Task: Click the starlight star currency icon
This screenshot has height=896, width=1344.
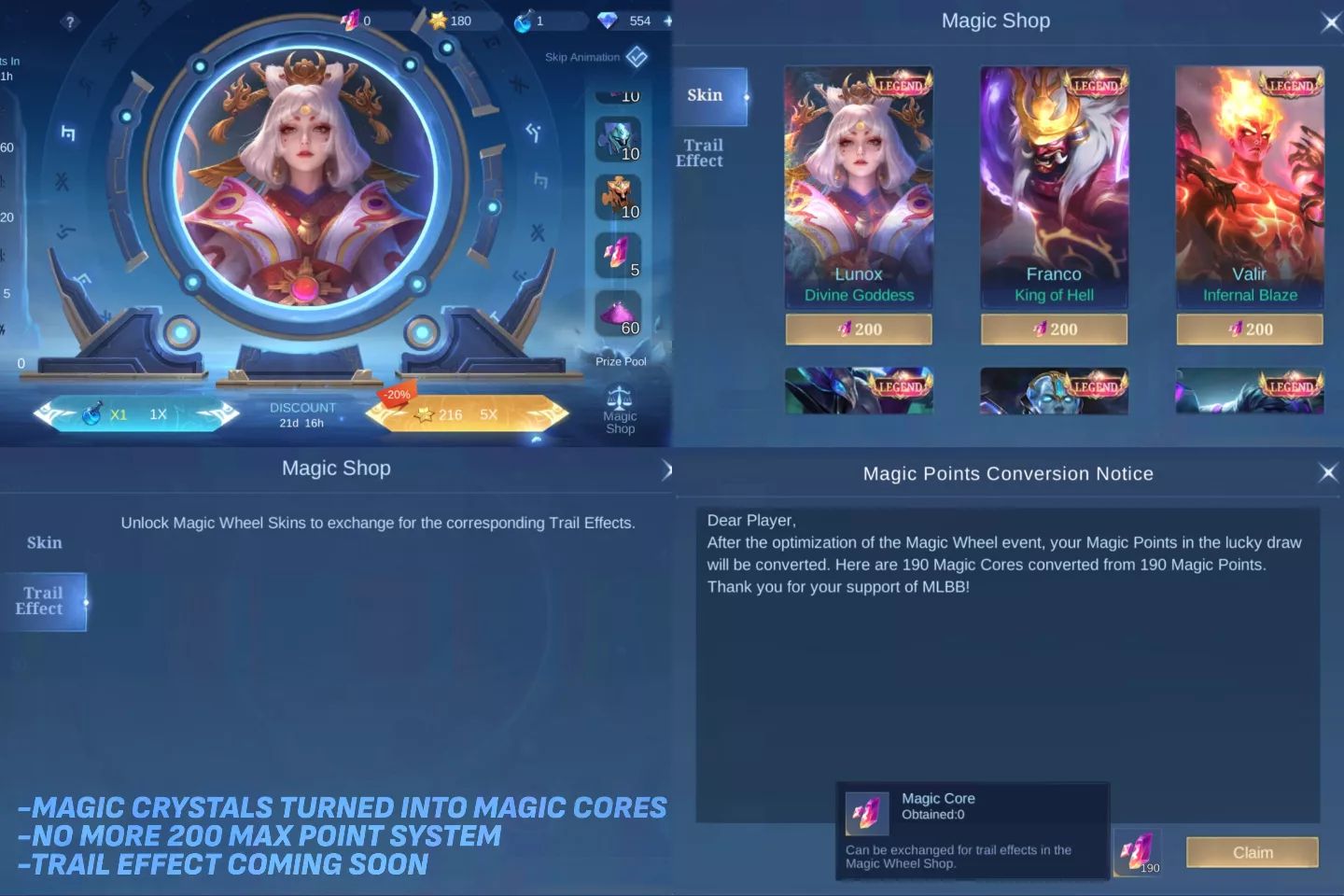Action: point(438,20)
